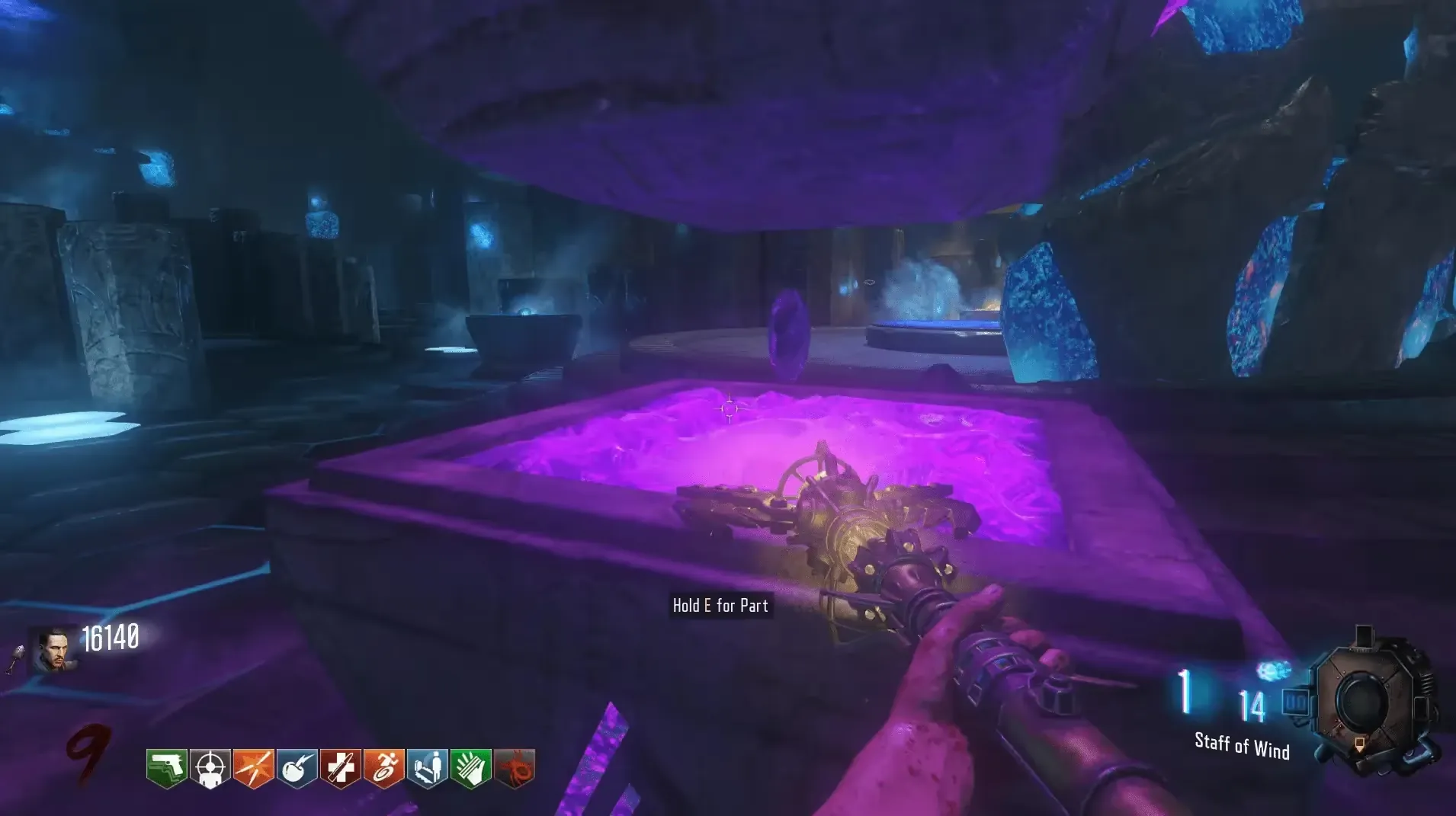Choose the orange explosion perk icon
1456x816 pixels.
tap(253, 768)
